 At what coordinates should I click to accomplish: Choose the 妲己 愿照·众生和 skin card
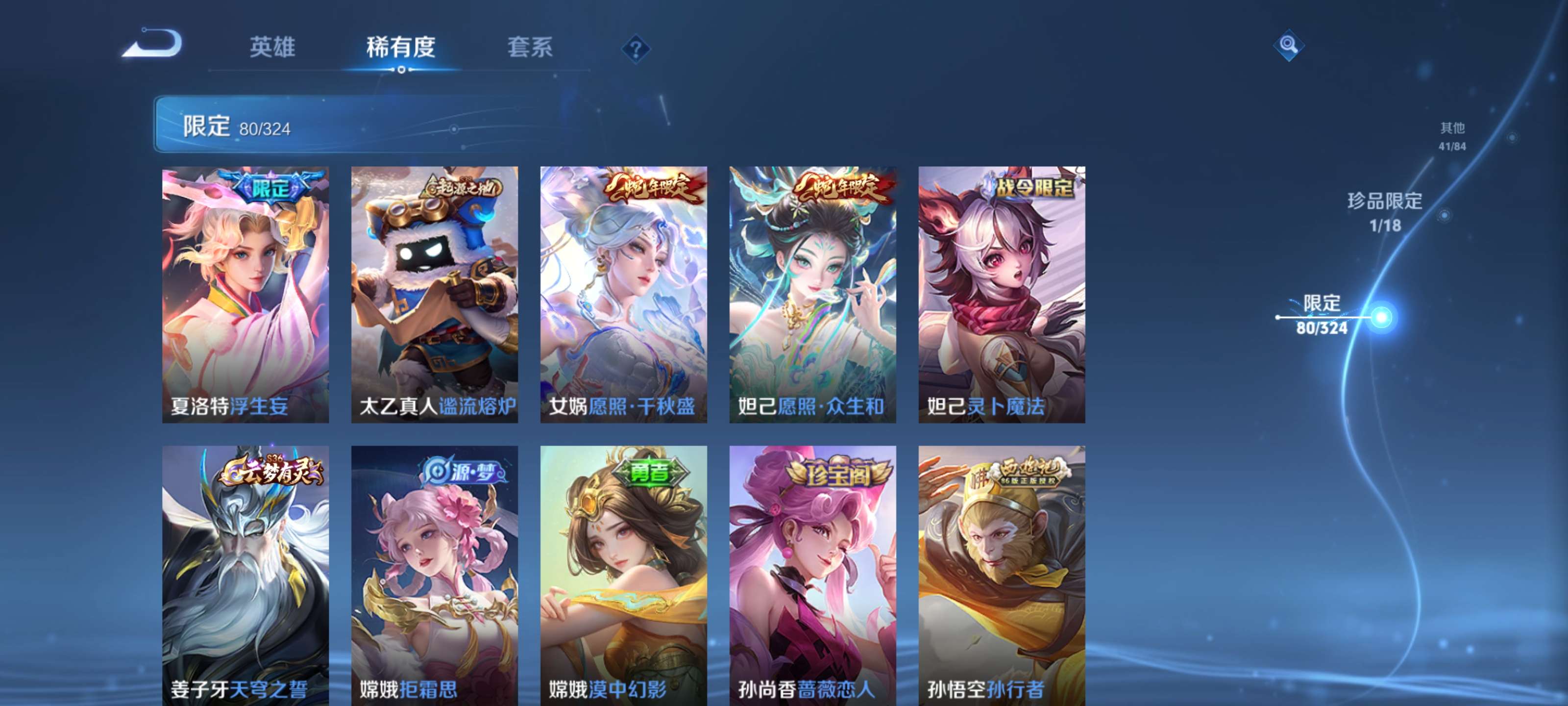[x=812, y=294]
